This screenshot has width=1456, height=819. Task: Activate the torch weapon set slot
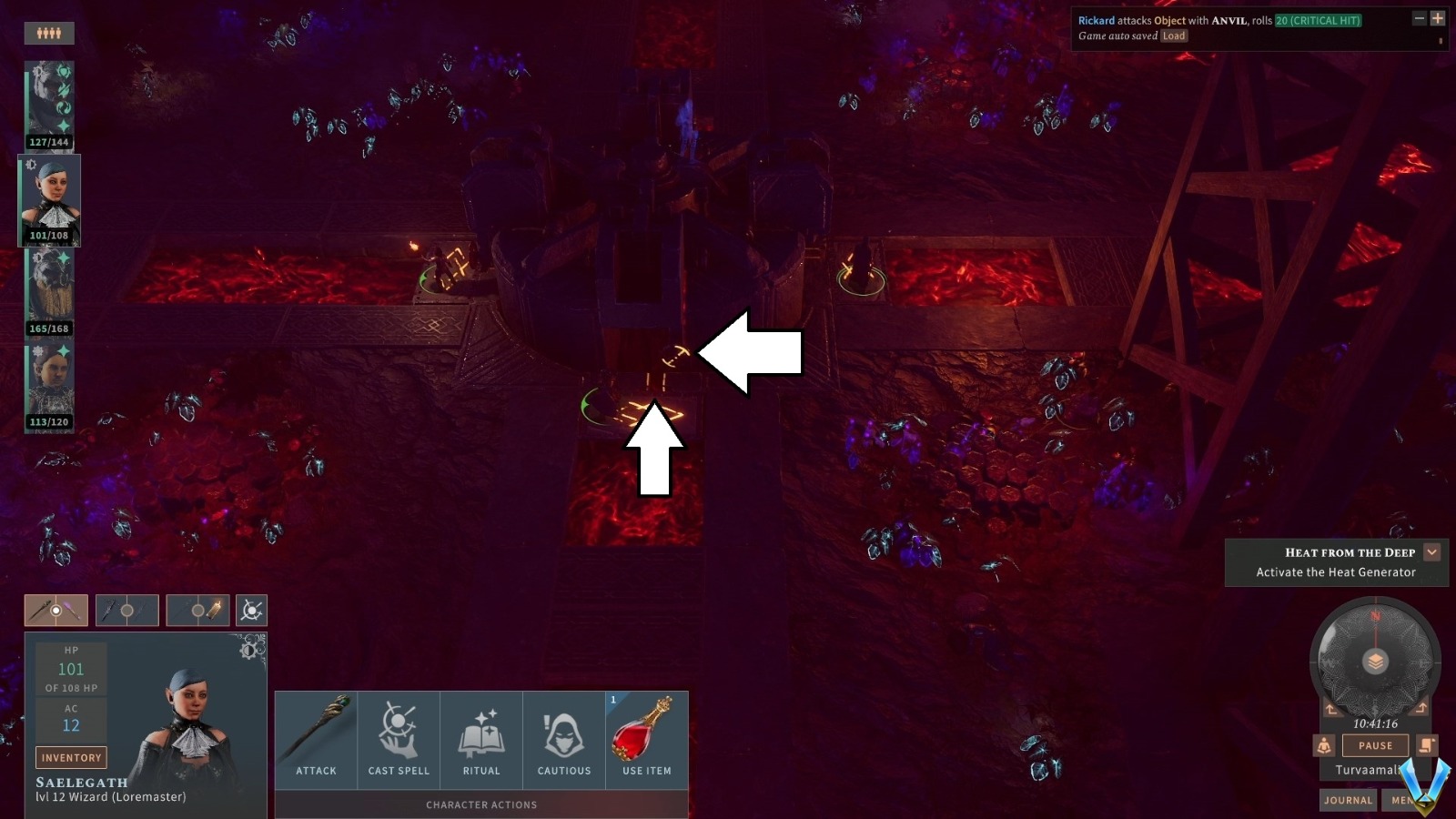coord(197,611)
